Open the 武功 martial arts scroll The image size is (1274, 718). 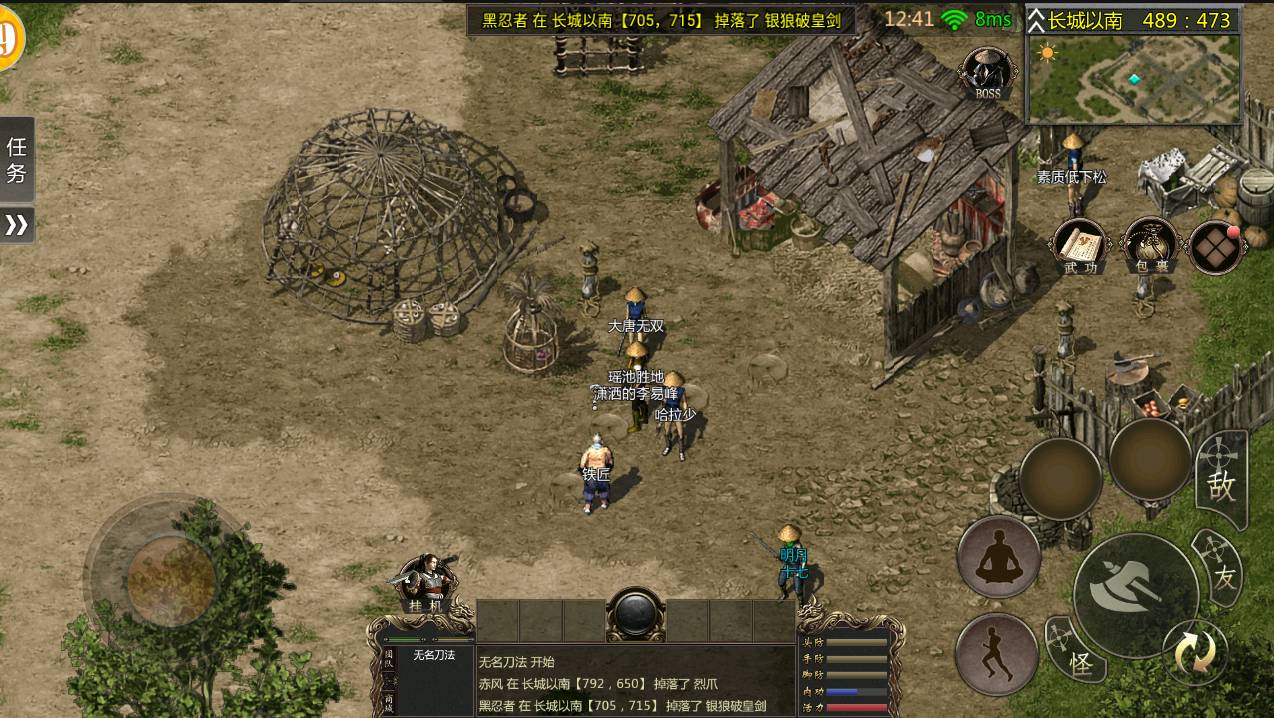1080,245
